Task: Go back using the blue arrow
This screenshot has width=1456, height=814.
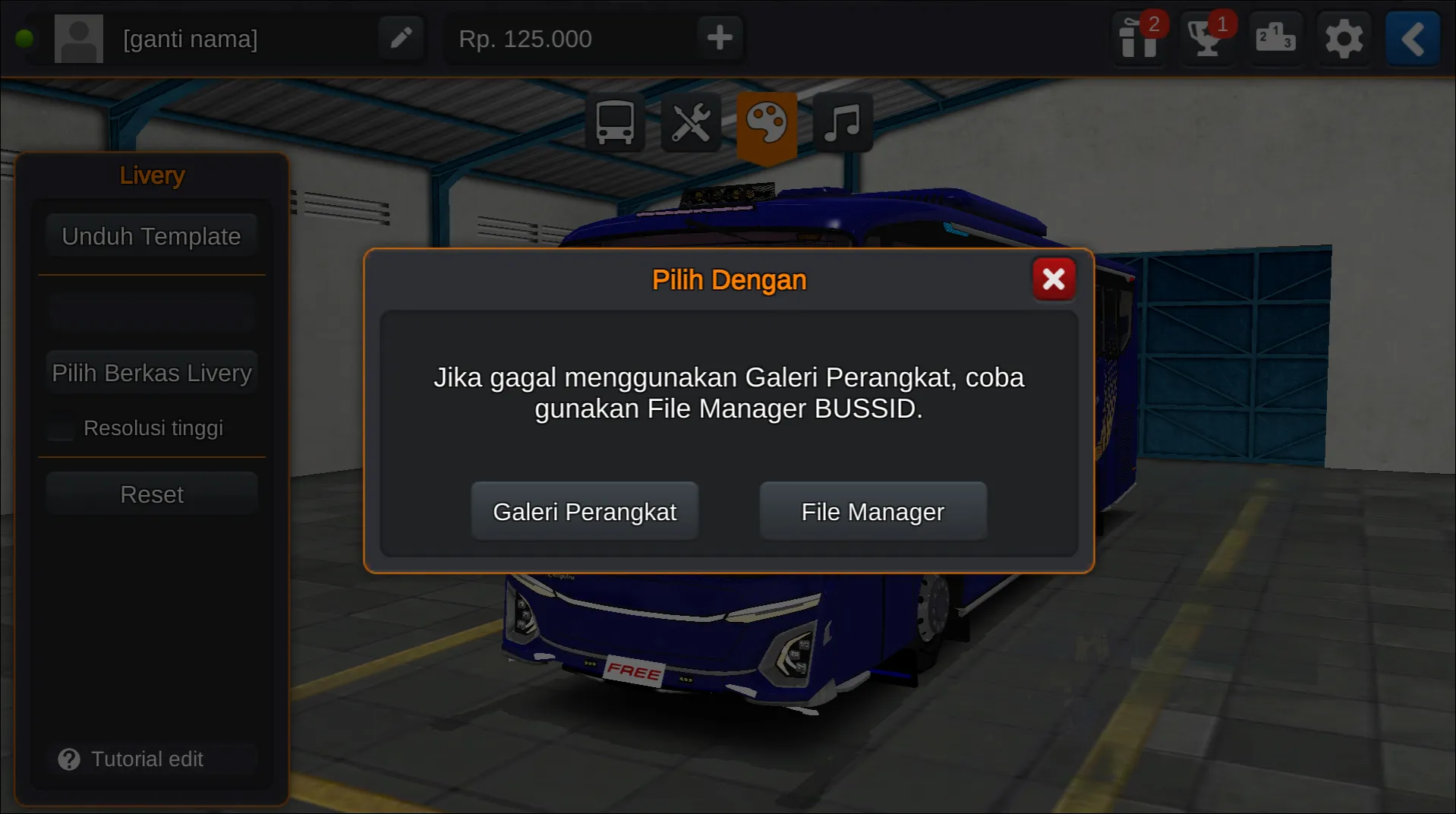Action: coord(1411,38)
